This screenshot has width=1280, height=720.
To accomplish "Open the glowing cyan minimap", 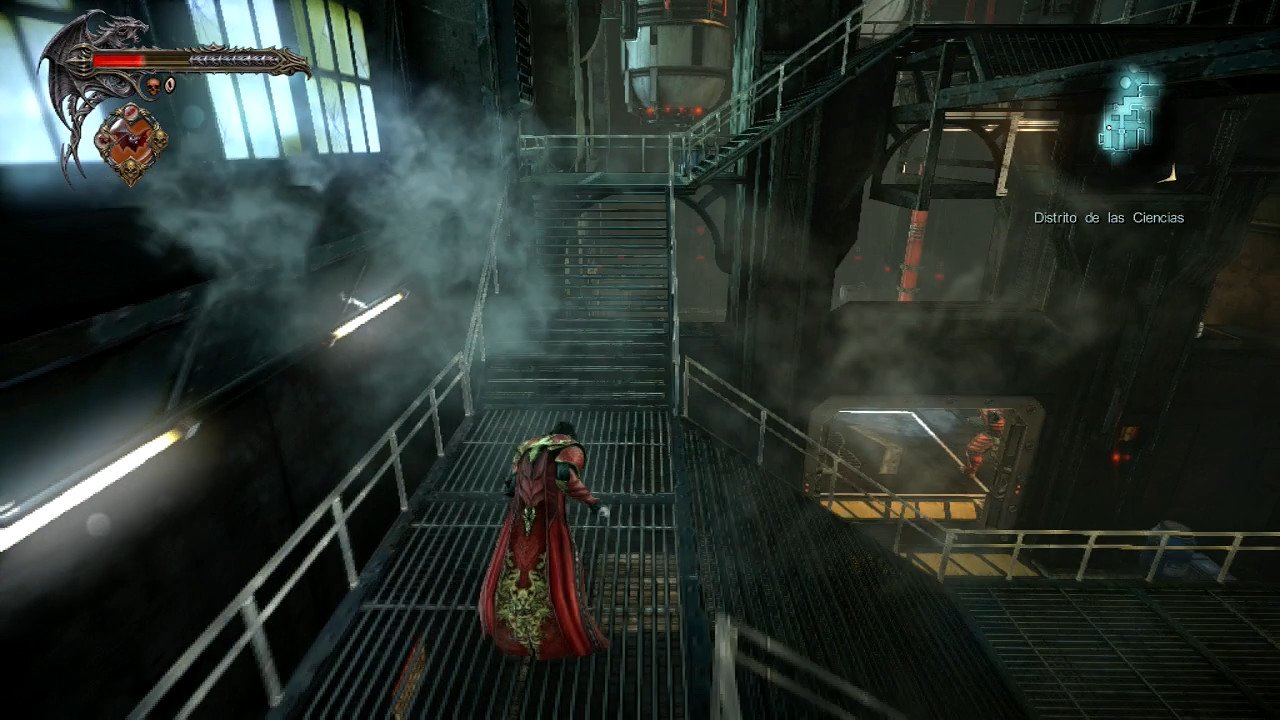I will pos(1130,112).
